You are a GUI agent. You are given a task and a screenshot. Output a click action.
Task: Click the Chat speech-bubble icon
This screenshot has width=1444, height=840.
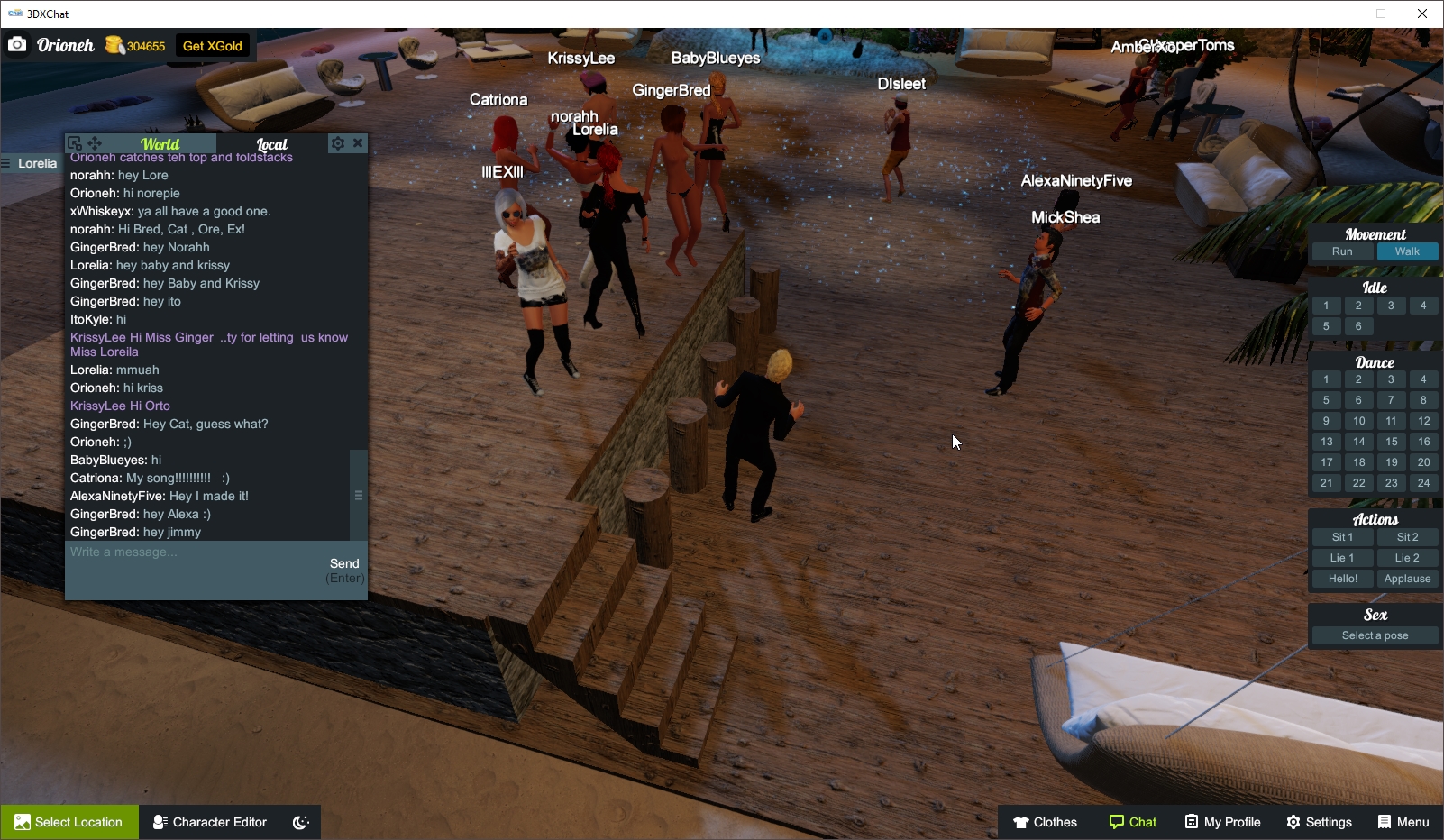(x=1115, y=822)
